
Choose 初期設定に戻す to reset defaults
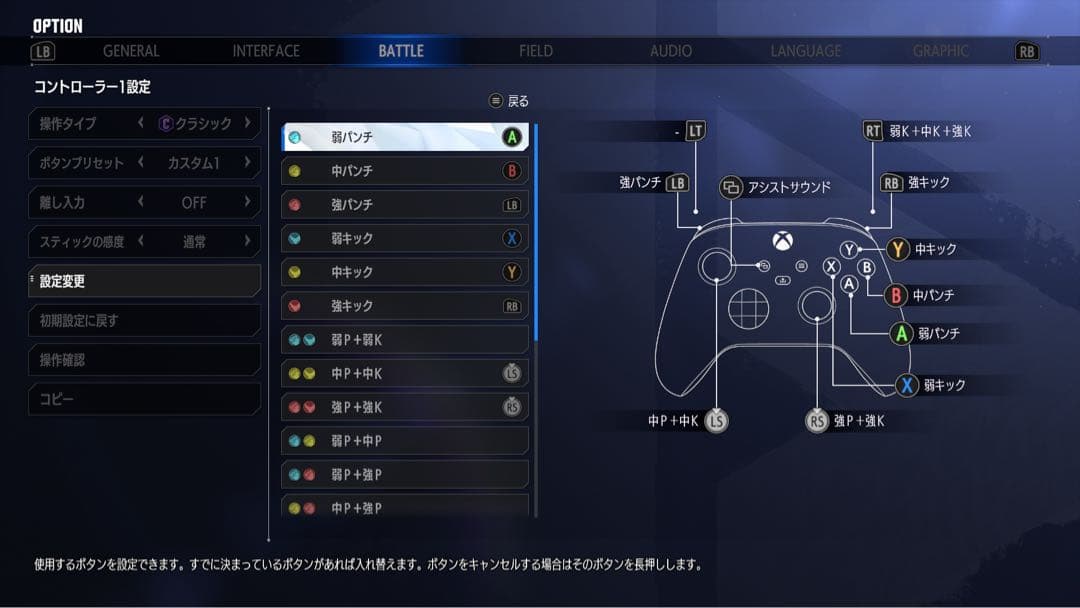pyautogui.click(x=144, y=321)
